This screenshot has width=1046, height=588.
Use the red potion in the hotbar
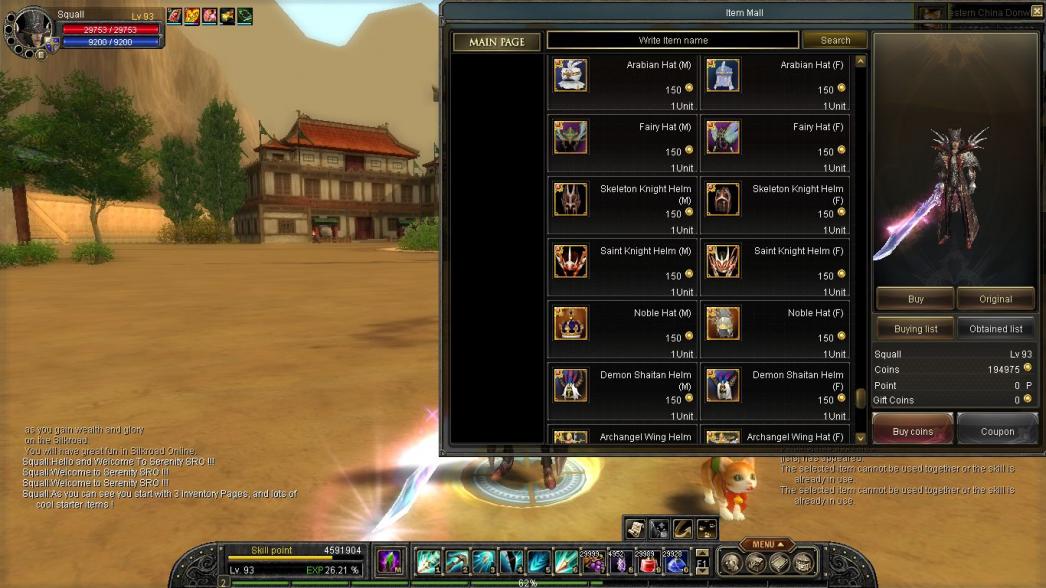coord(648,565)
